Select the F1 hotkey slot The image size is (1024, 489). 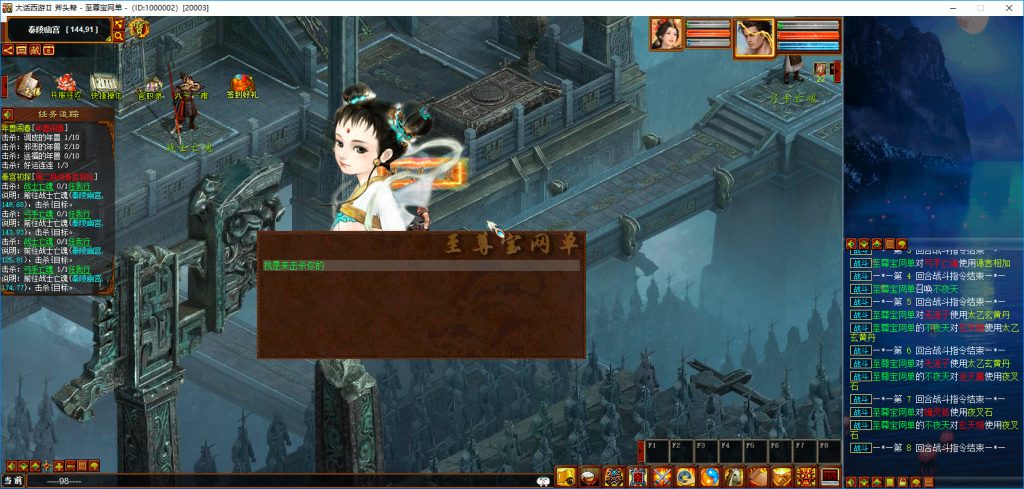tap(655, 451)
